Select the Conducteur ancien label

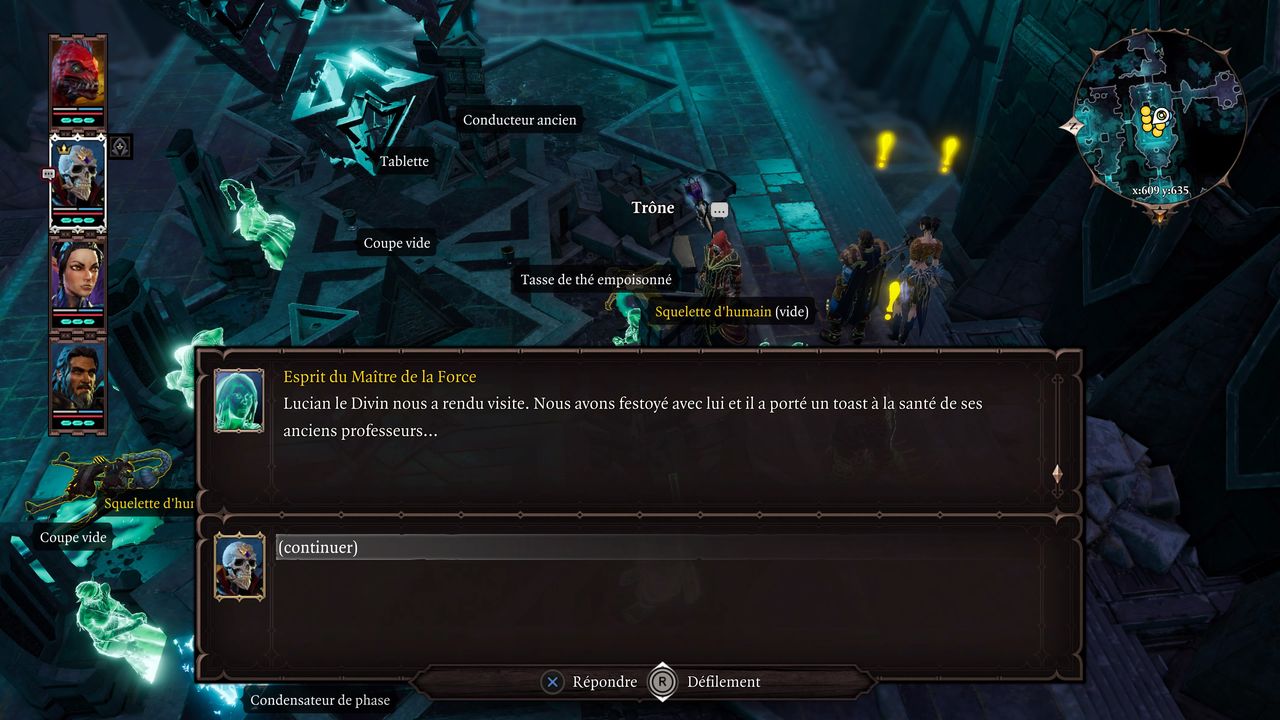click(519, 120)
